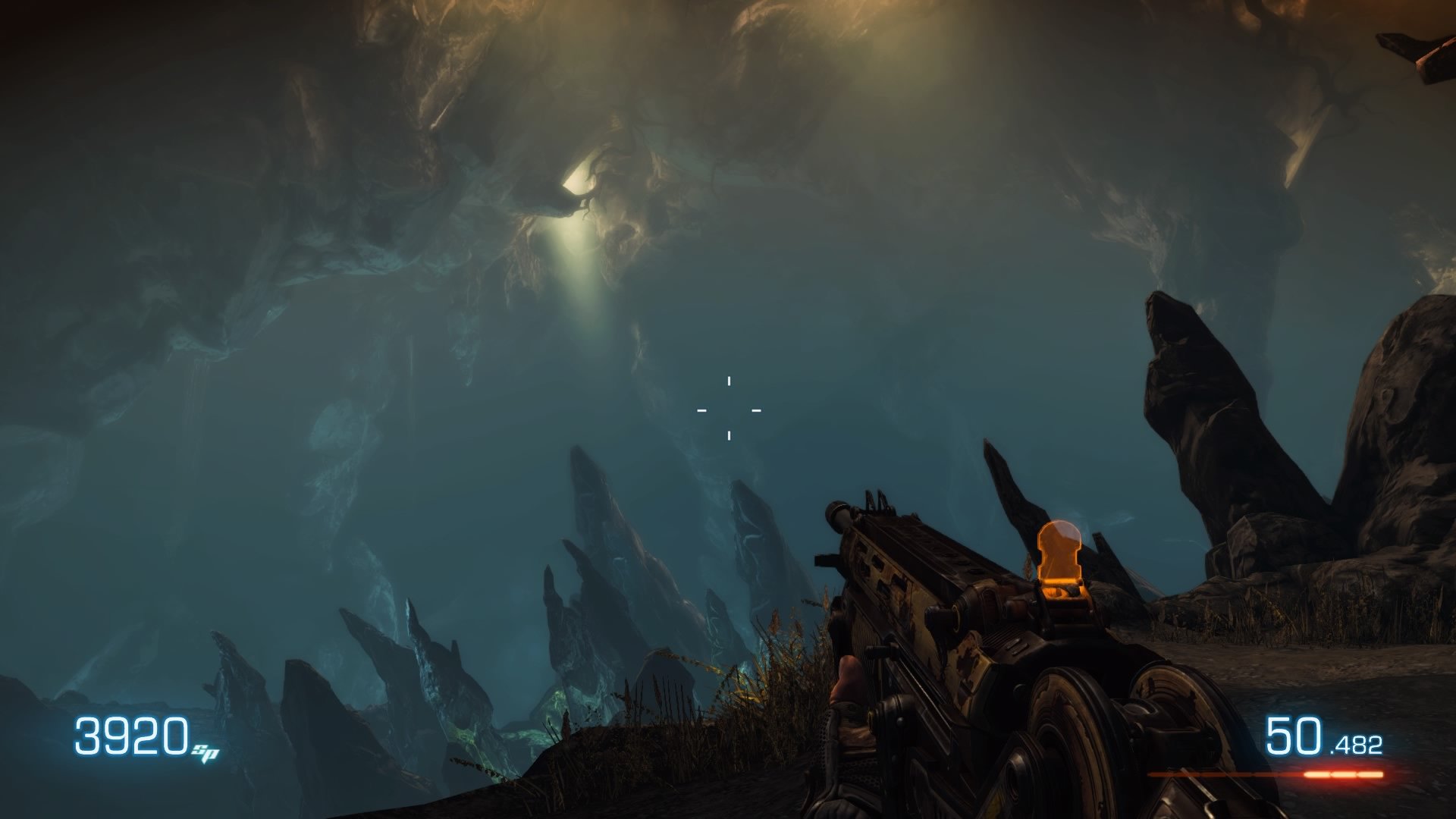
Task: Click the right crosshair tick mark
Action: [755, 409]
